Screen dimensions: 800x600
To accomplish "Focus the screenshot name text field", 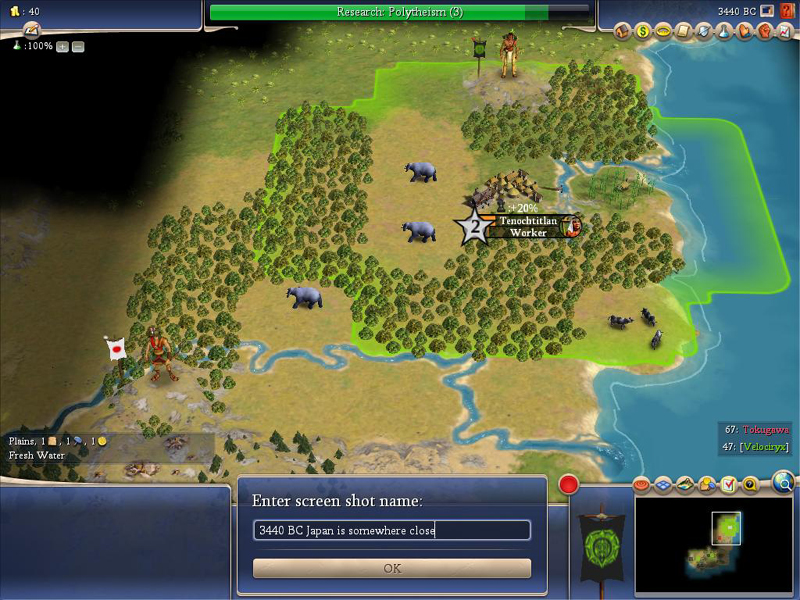I will [x=392, y=530].
